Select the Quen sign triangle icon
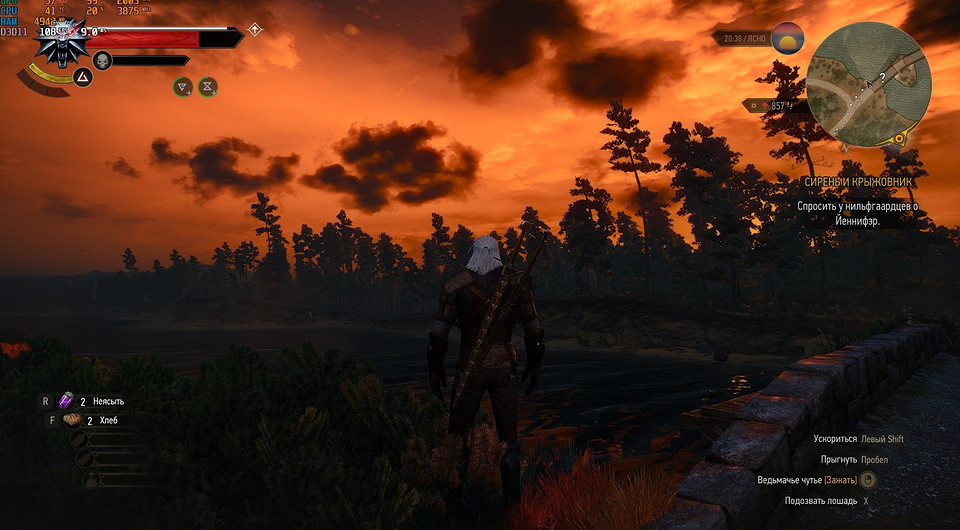The image size is (960, 530). pyautogui.click(x=82, y=76)
